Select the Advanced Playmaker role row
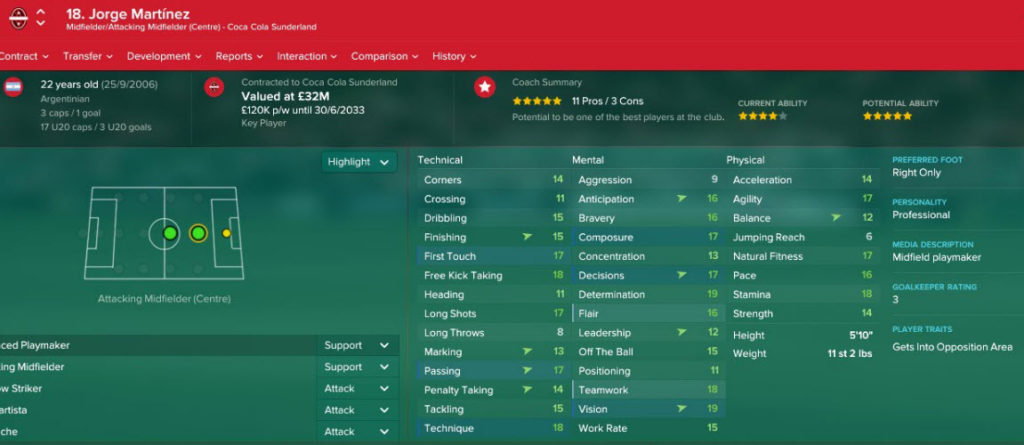The image size is (1024, 445). pos(150,345)
